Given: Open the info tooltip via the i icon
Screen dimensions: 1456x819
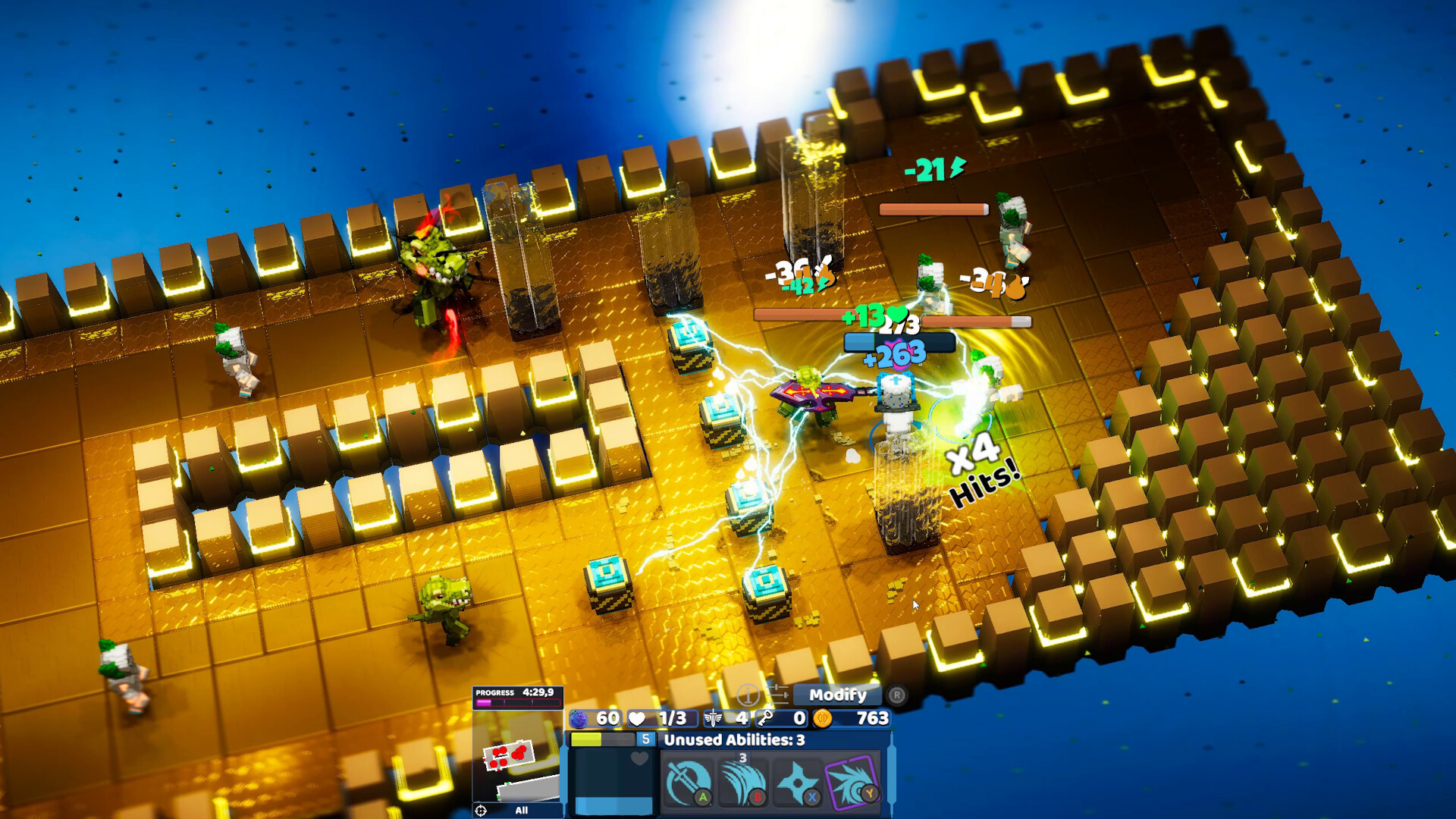Looking at the screenshot, I should click(748, 696).
